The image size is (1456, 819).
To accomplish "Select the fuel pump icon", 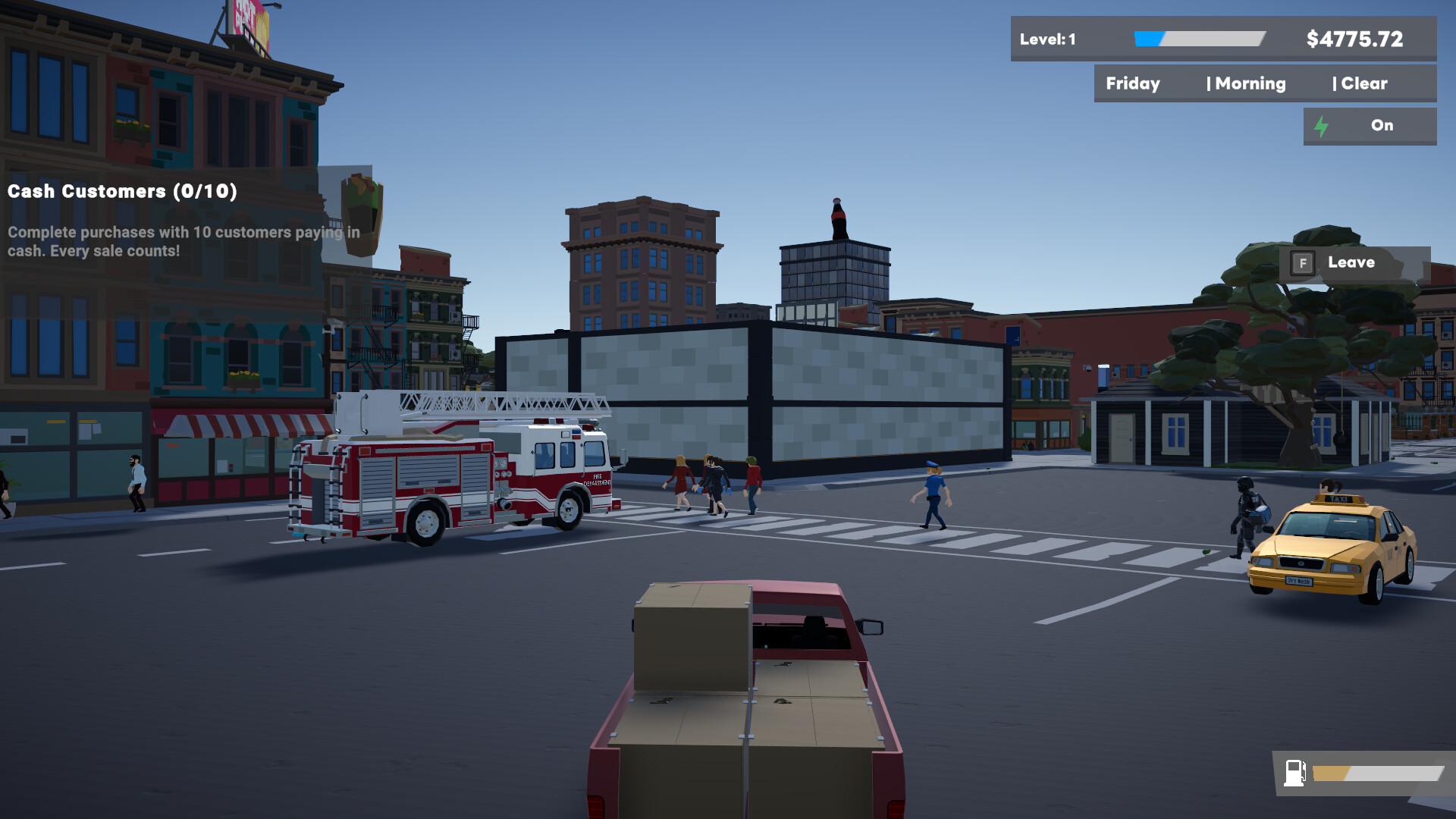I will point(1294,774).
